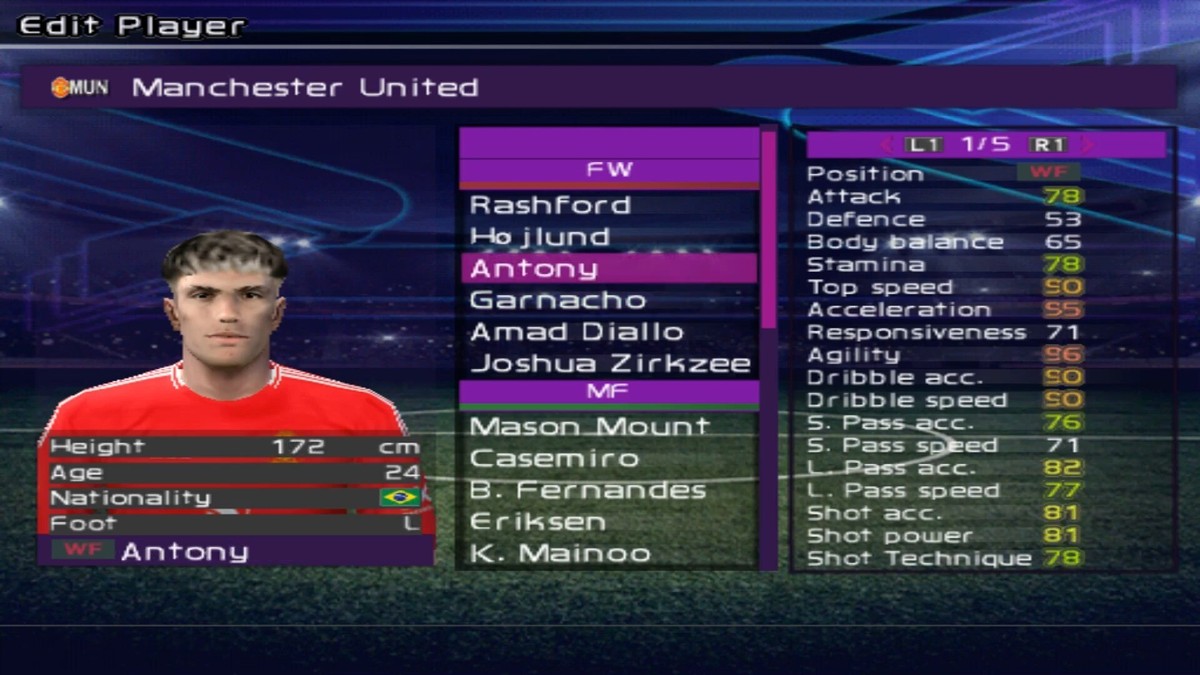Go to the previous stats page arrow
The width and height of the screenshot is (1200, 675).
coord(887,145)
